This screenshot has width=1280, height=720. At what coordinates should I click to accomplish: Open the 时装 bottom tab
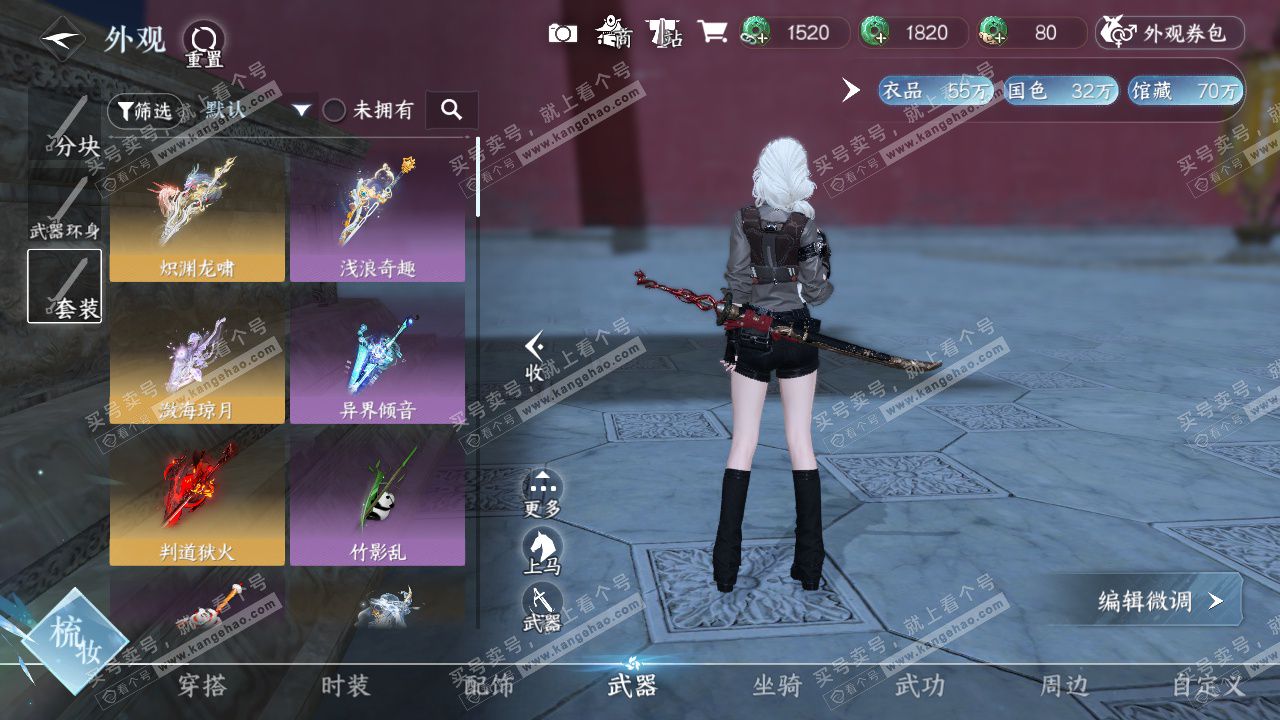346,686
